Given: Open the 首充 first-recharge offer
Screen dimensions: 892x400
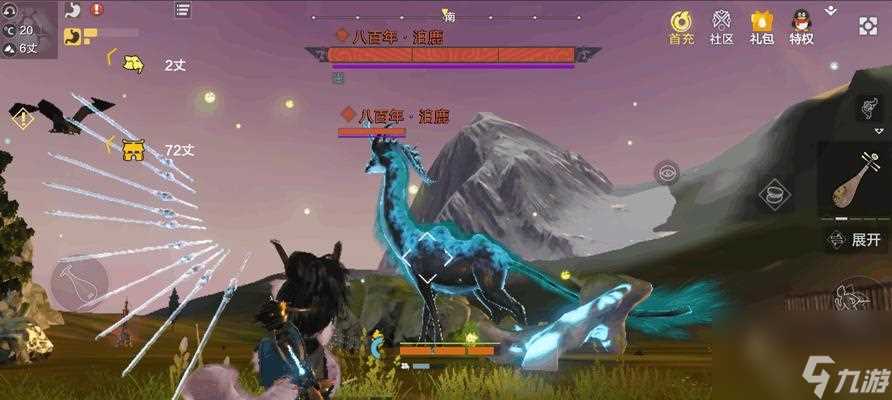Looking at the screenshot, I should click(x=681, y=26).
